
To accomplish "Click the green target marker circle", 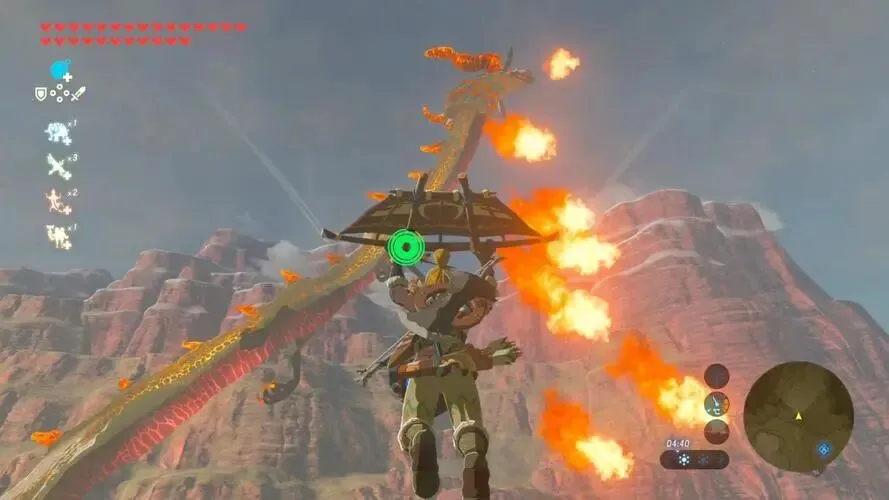I will (x=406, y=246).
